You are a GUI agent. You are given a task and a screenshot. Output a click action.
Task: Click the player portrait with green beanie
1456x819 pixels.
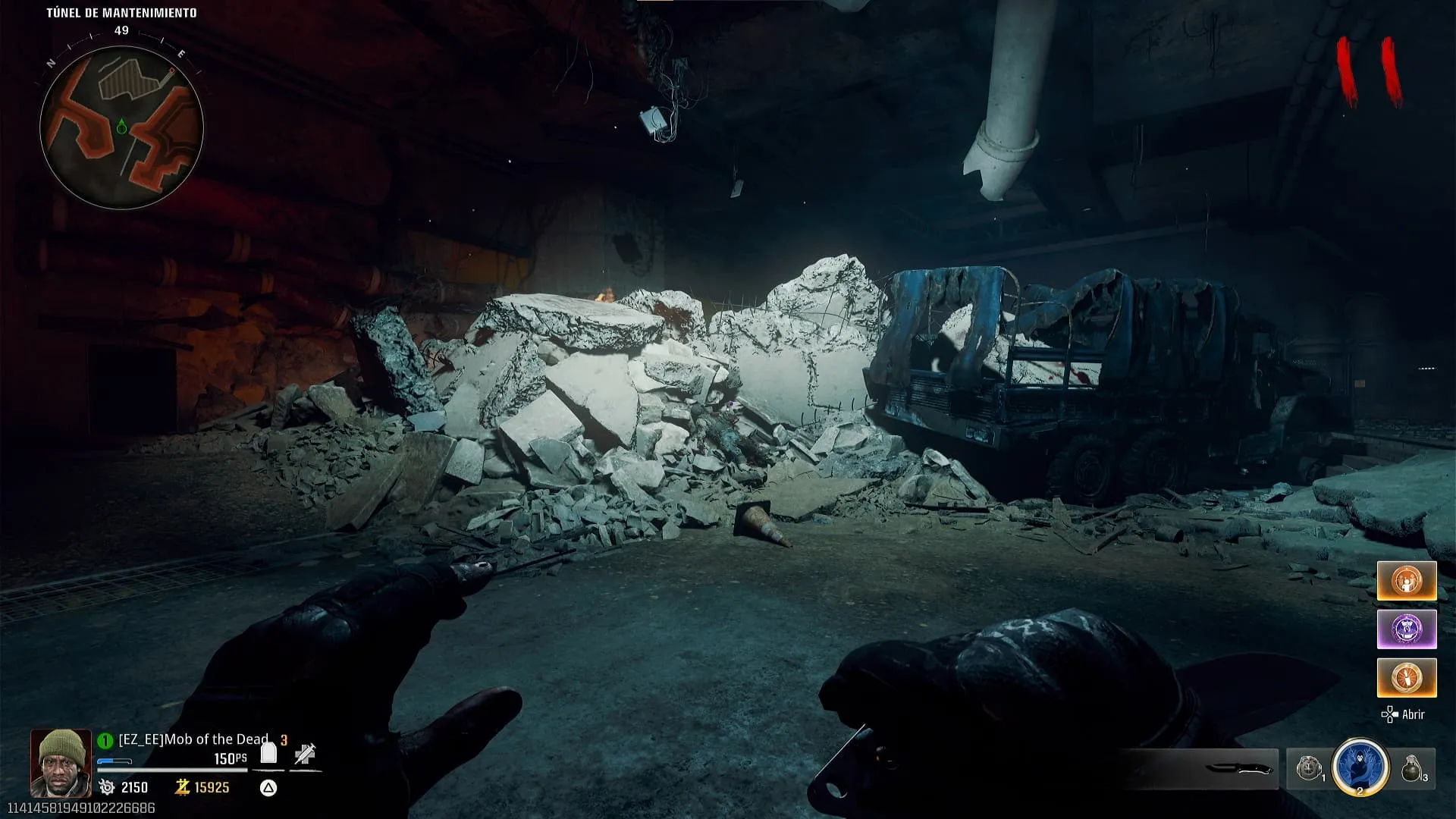(x=61, y=763)
